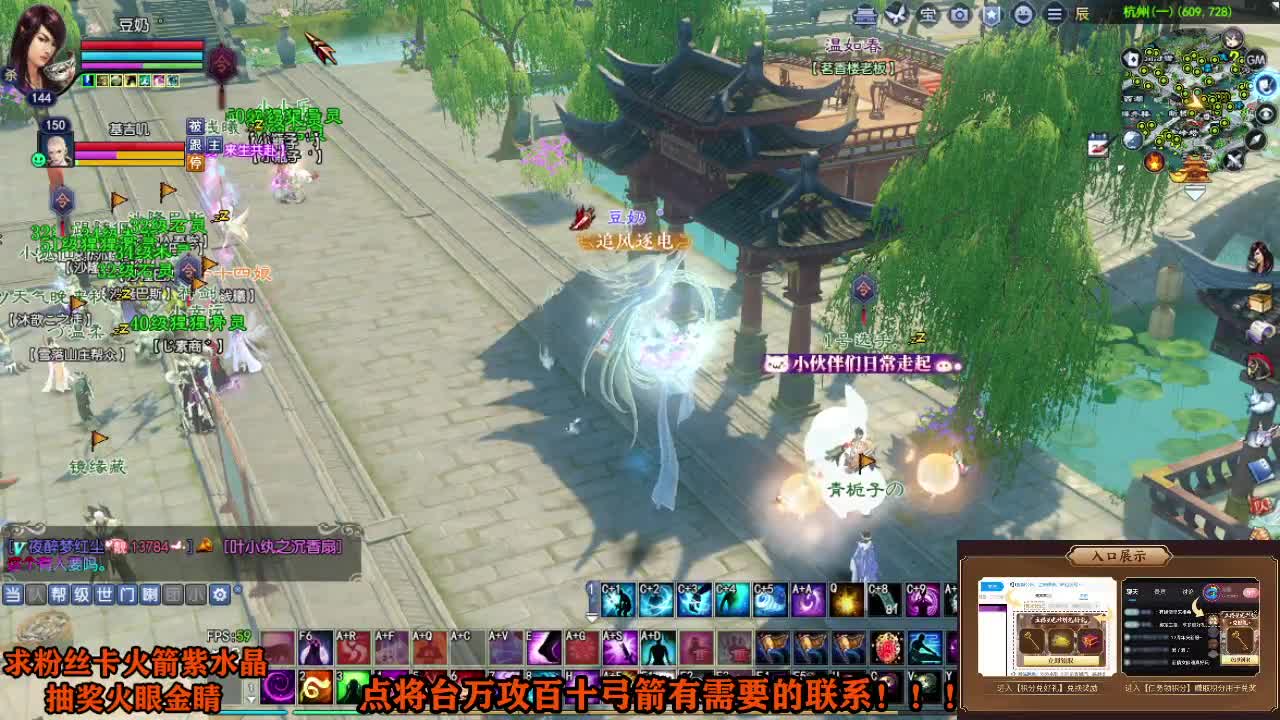Switch to the 世 world chat tab
Image resolution: width=1280 pixels, height=720 pixels.
pos(104,595)
